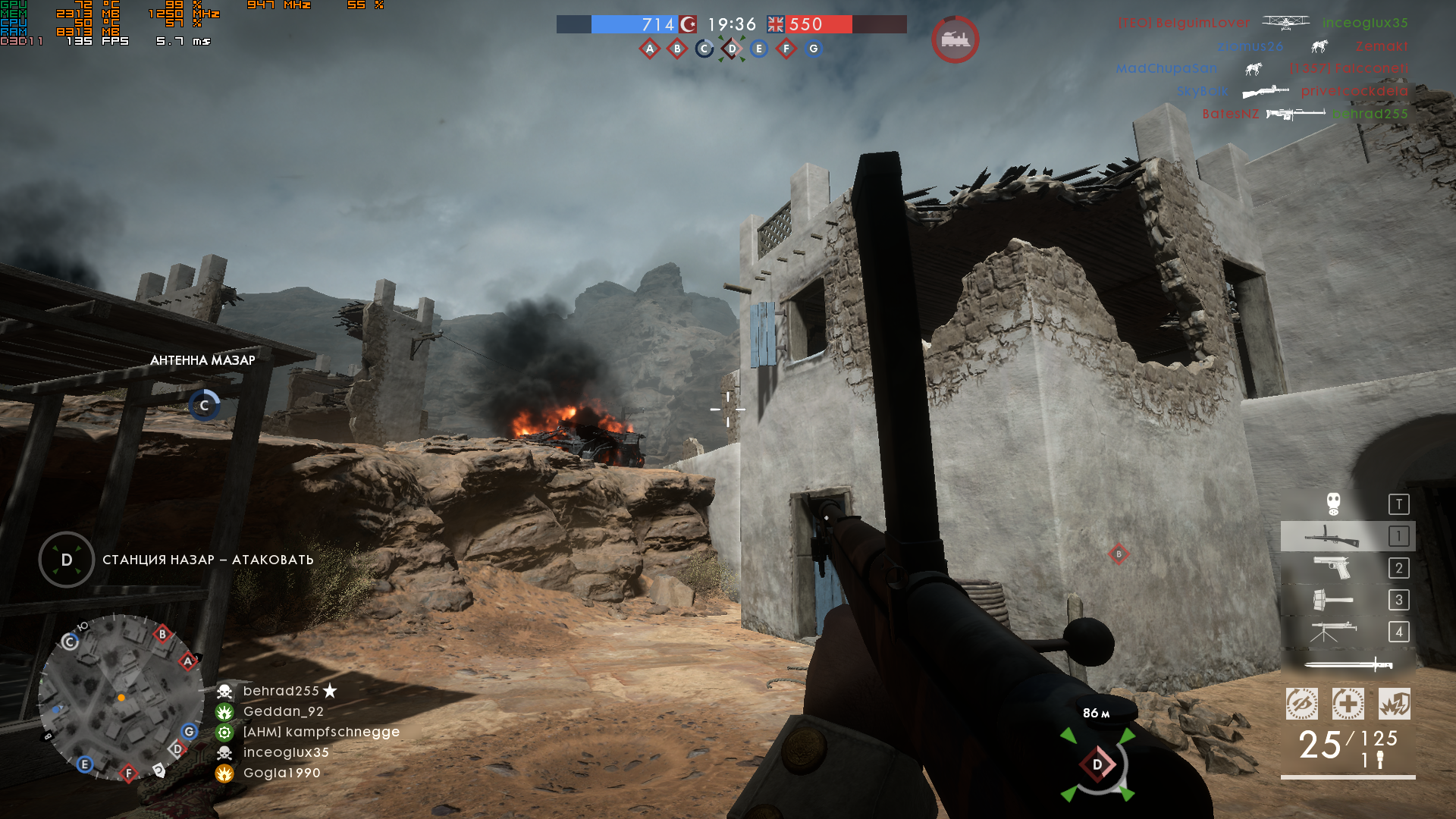Click squad leader behrad255 in squad list

point(281,691)
